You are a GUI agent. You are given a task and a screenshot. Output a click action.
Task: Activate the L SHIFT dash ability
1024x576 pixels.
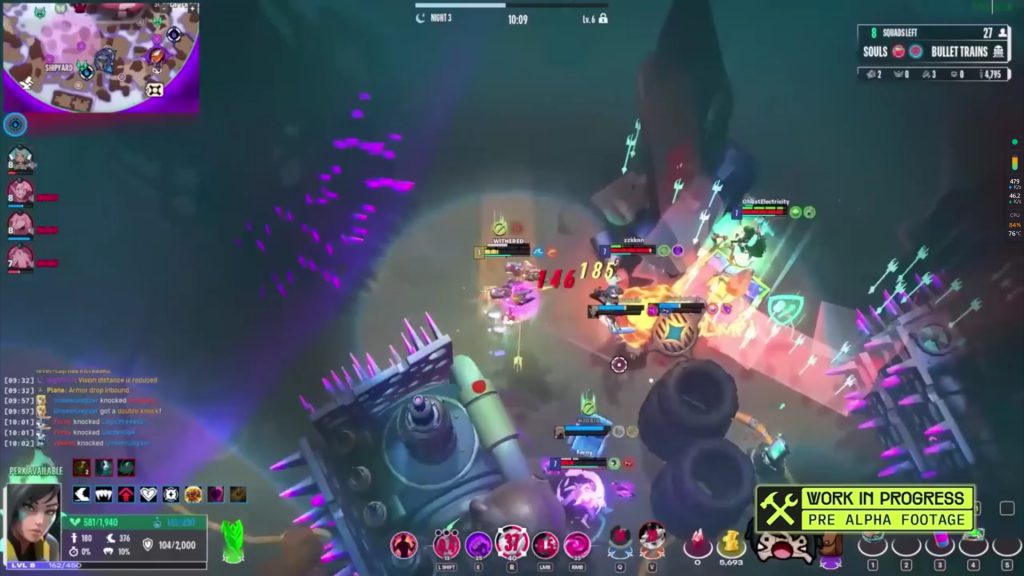[447, 545]
